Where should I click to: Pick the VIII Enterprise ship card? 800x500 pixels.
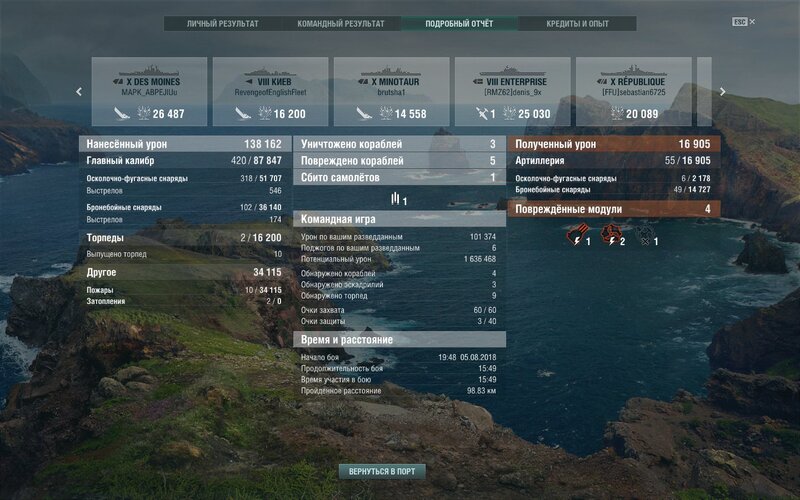pyautogui.click(x=511, y=91)
